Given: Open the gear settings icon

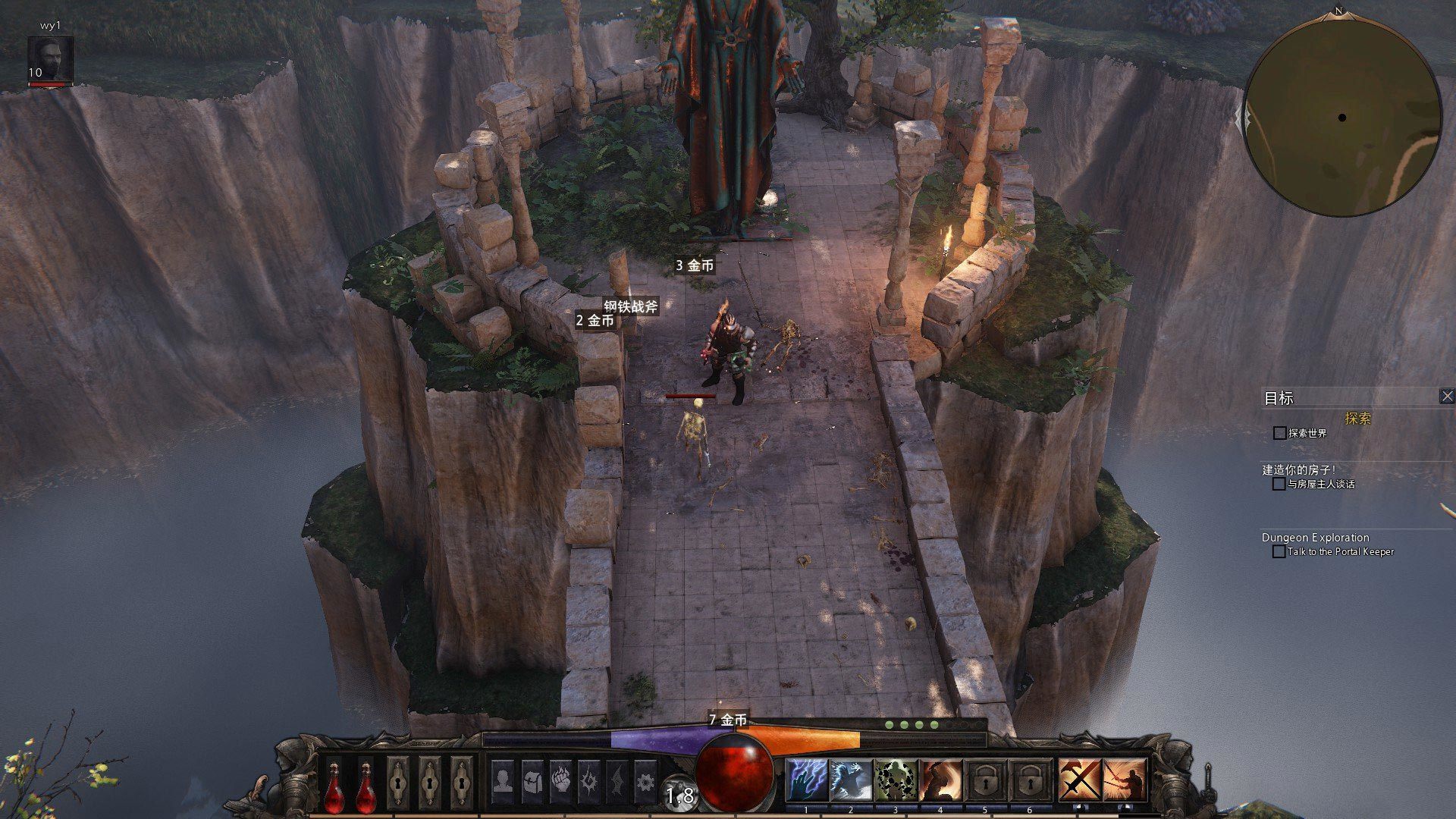Looking at the screenshot, I should tap(645, 780).
